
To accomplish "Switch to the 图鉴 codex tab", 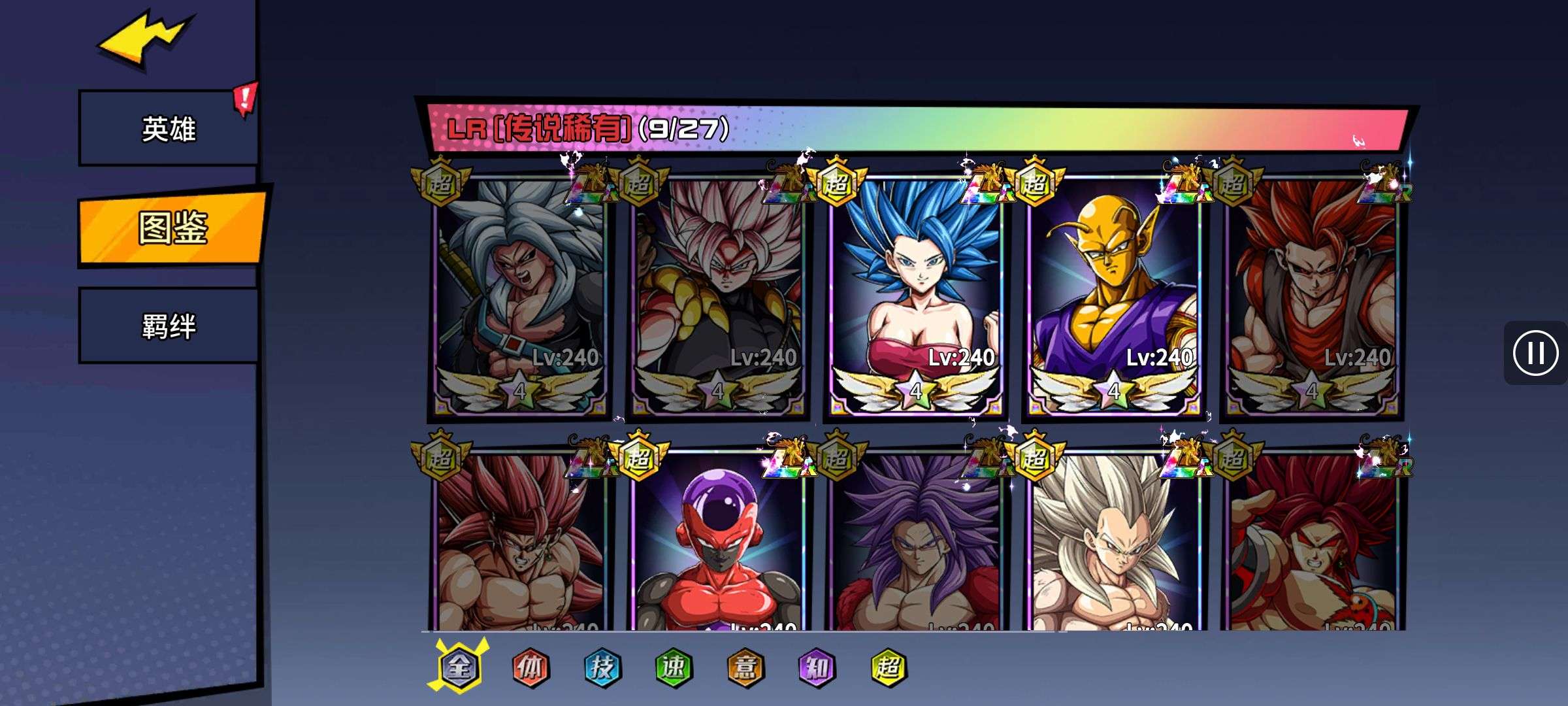I will pos(172,228).
